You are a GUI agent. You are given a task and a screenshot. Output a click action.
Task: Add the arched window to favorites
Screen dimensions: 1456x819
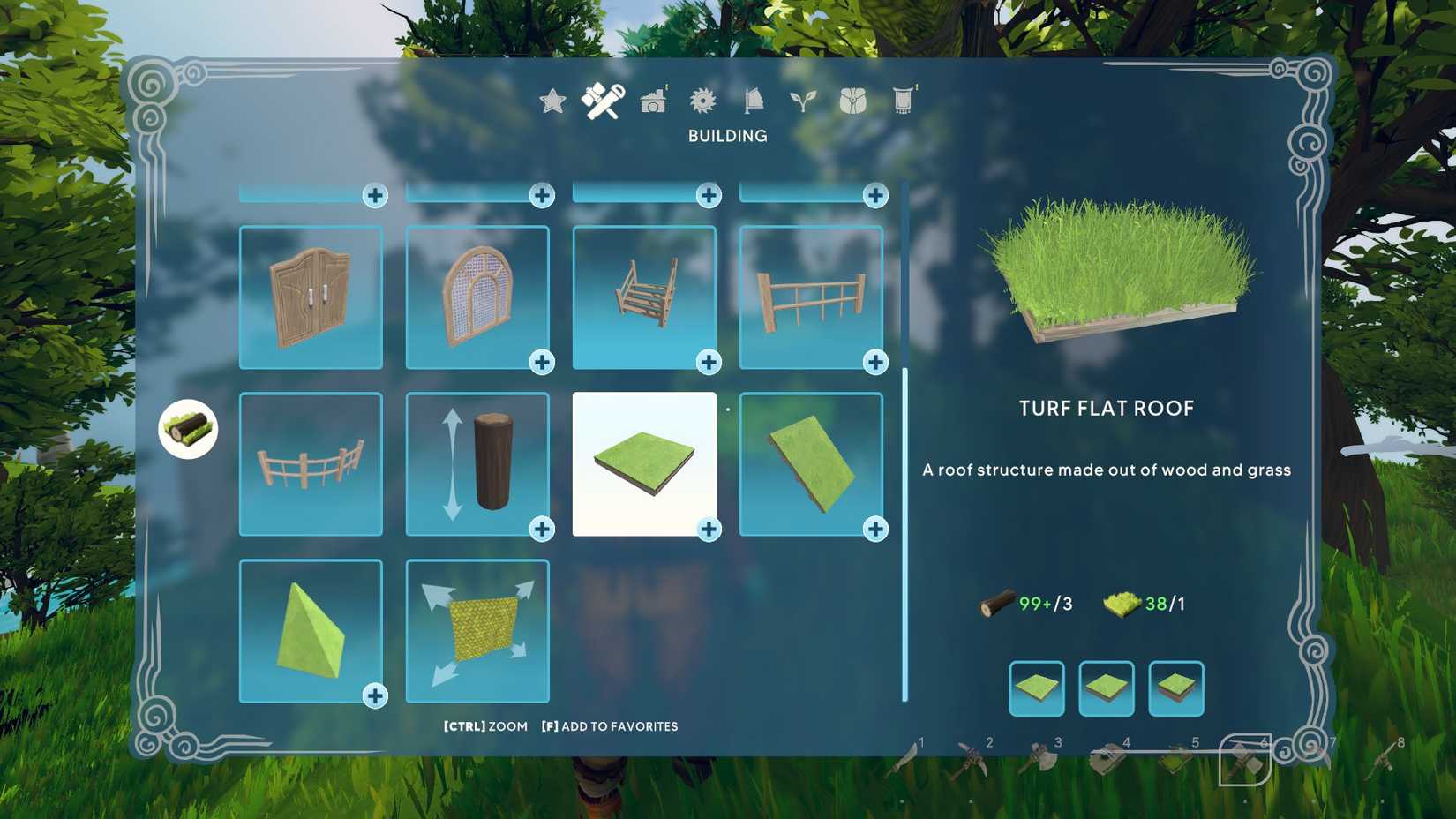[540, 362]
